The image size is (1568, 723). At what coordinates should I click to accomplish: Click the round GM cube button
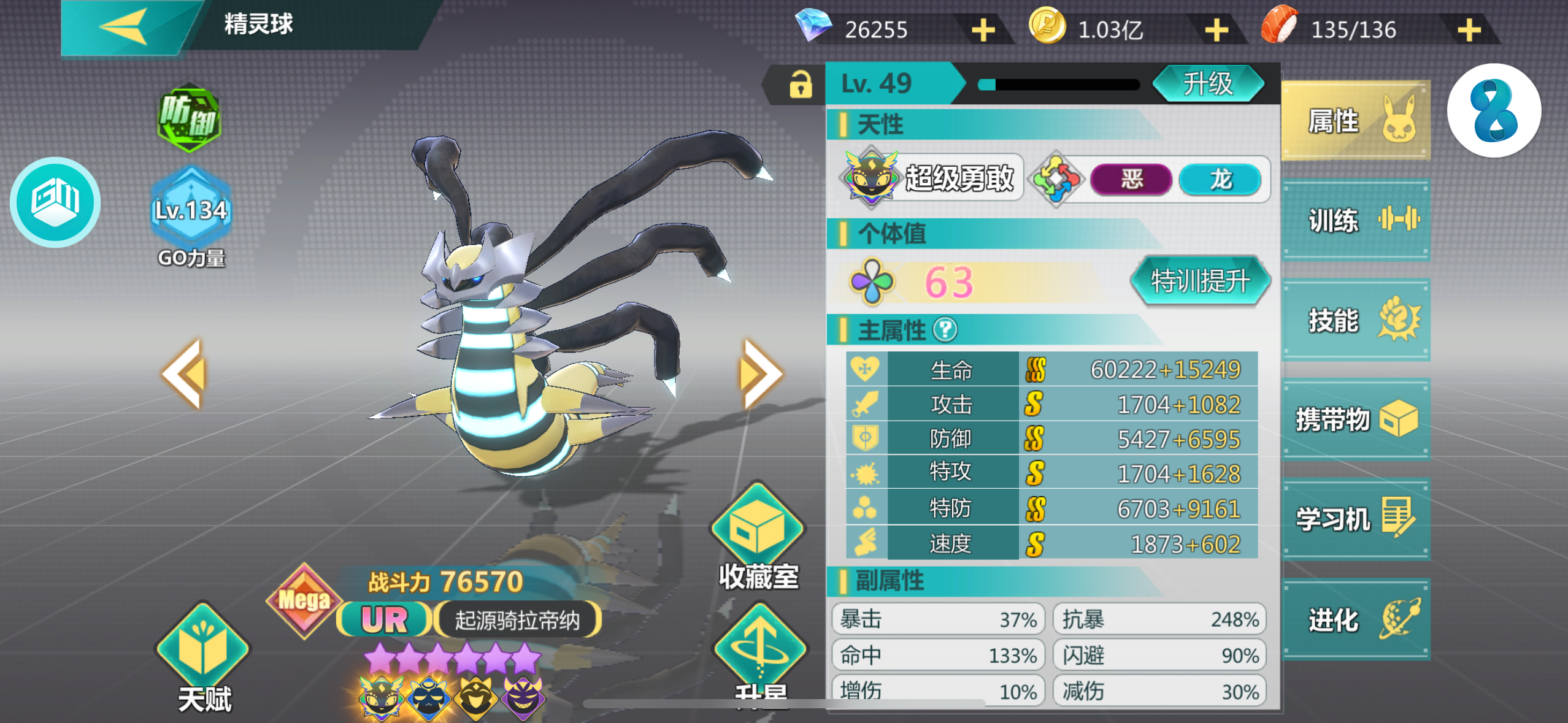[55, 202]
